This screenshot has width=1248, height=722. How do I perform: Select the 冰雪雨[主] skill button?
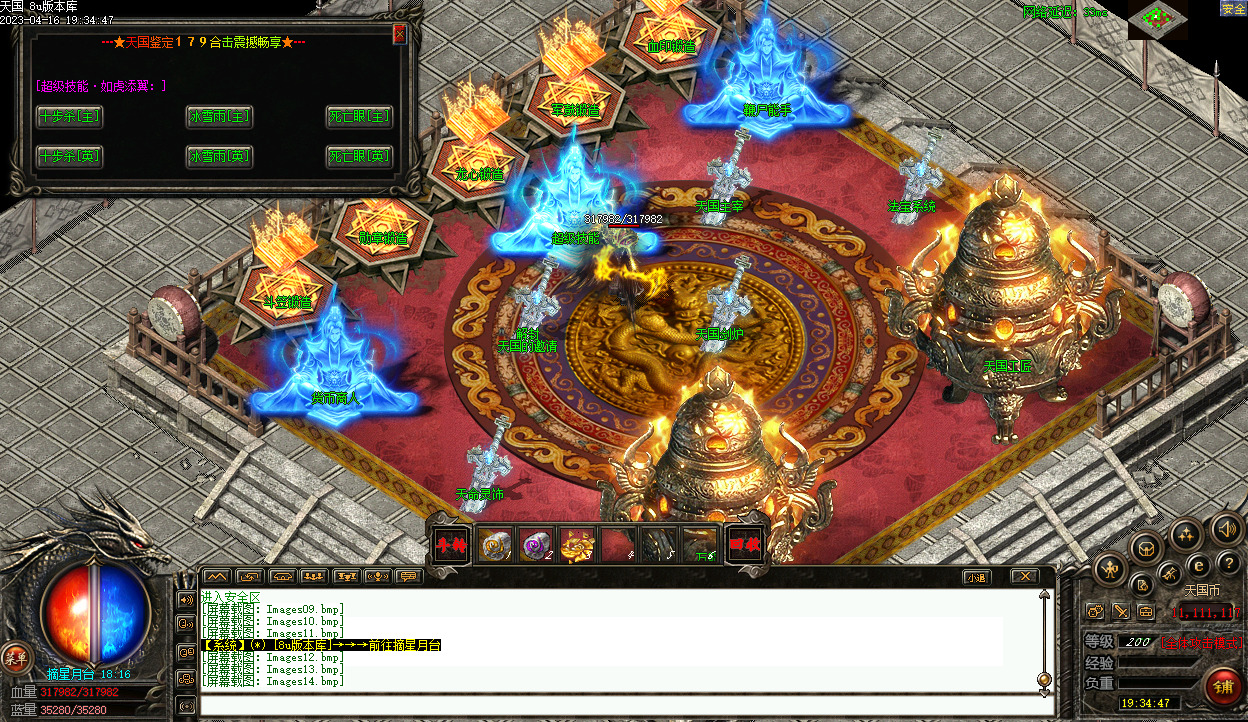(219, 117)
